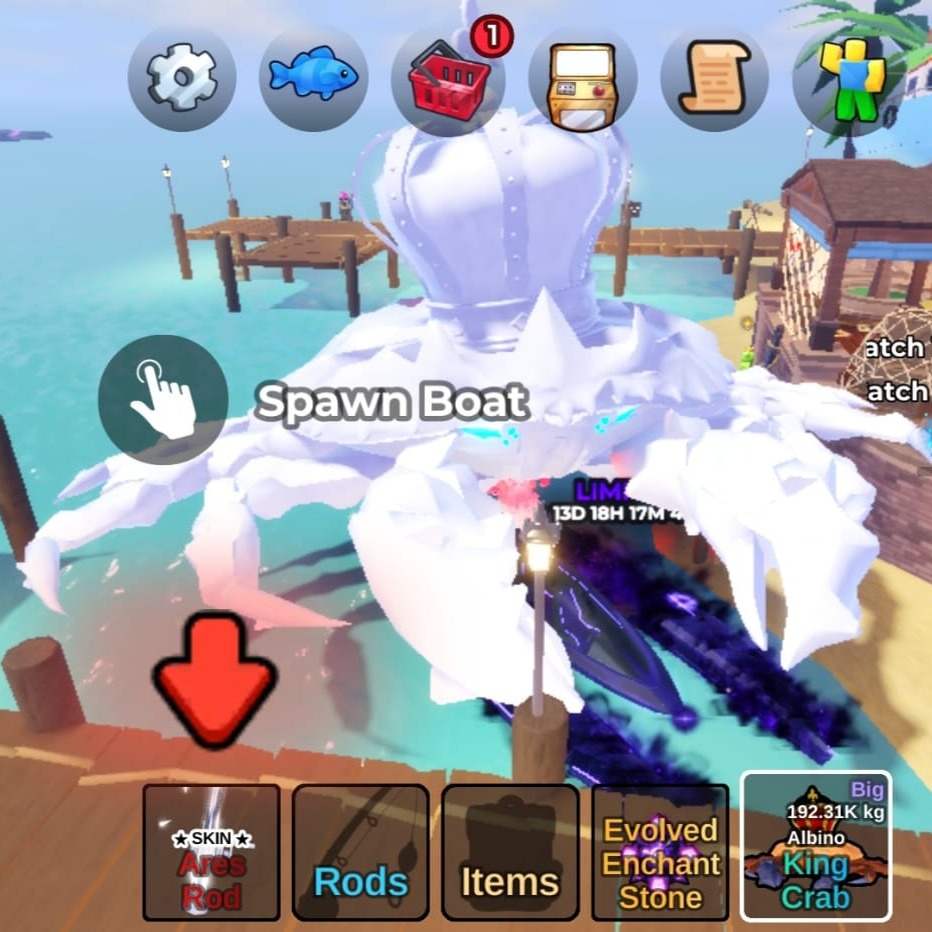Open the Rods hotbar slot
Image resolution: width=932 pixels, height=932 pixels.
(x=361, y=852)
